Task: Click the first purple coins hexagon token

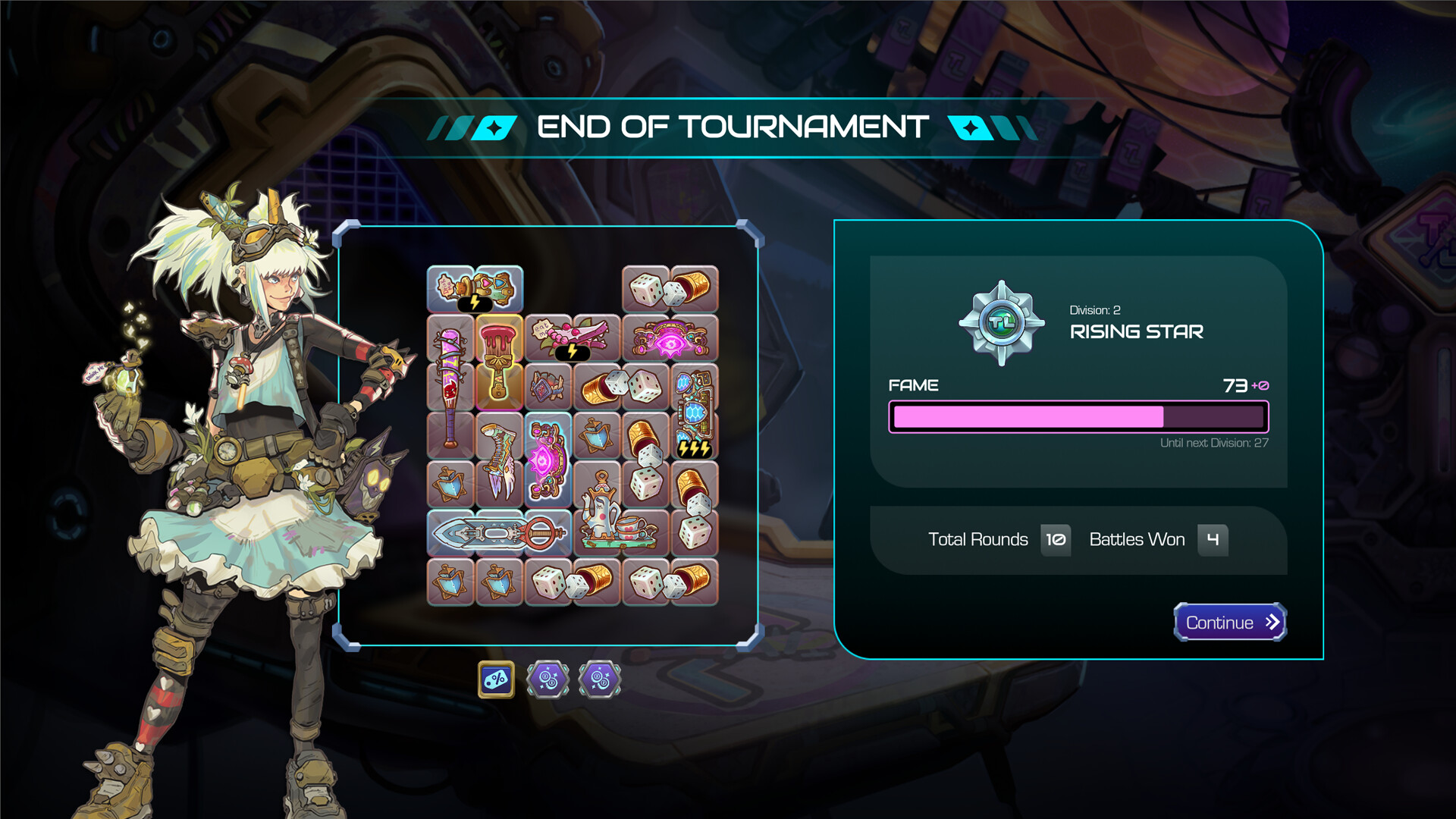Action: [x=548, y=679]
